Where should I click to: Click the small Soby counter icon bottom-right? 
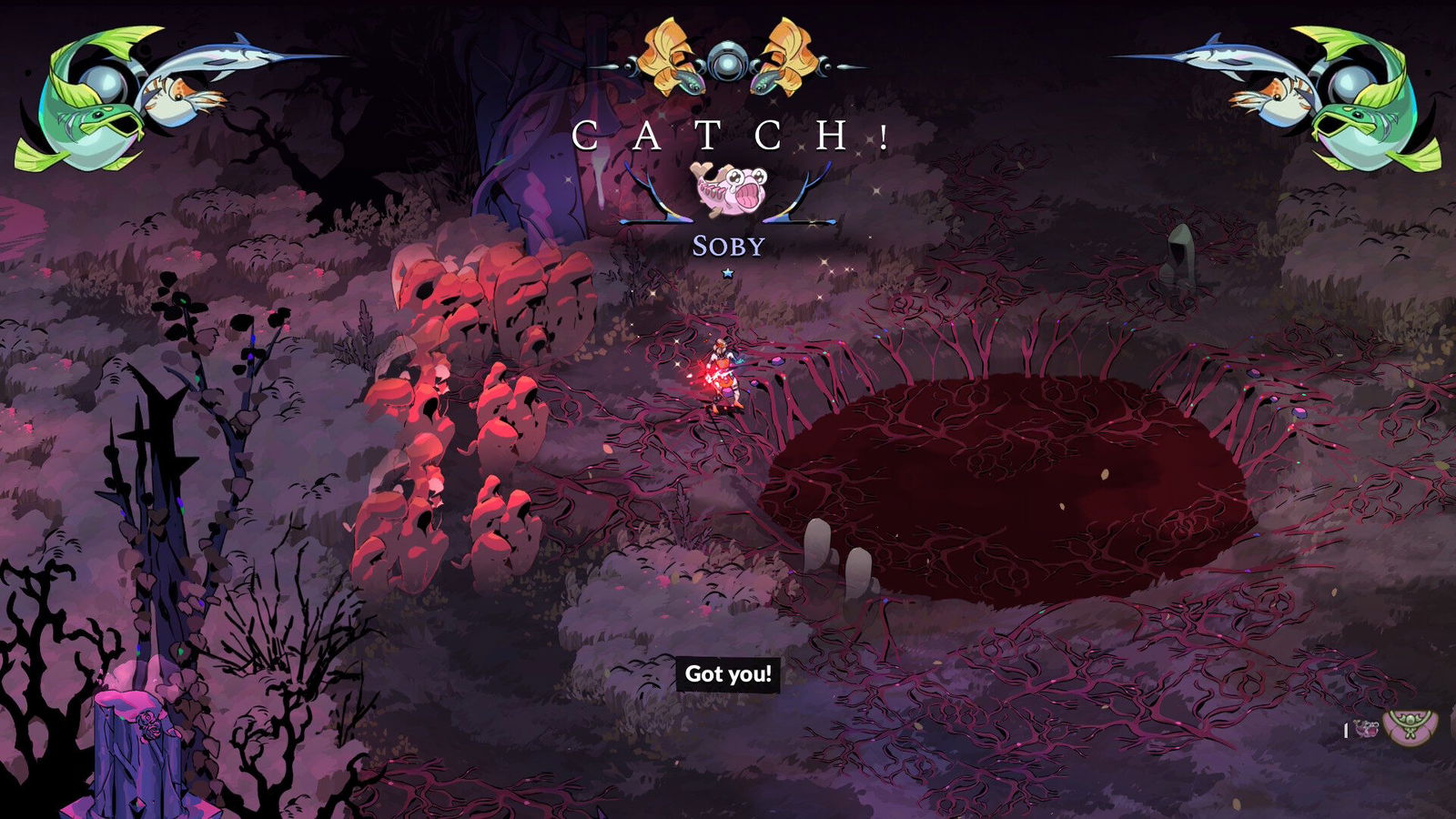tap(1366, 728)
